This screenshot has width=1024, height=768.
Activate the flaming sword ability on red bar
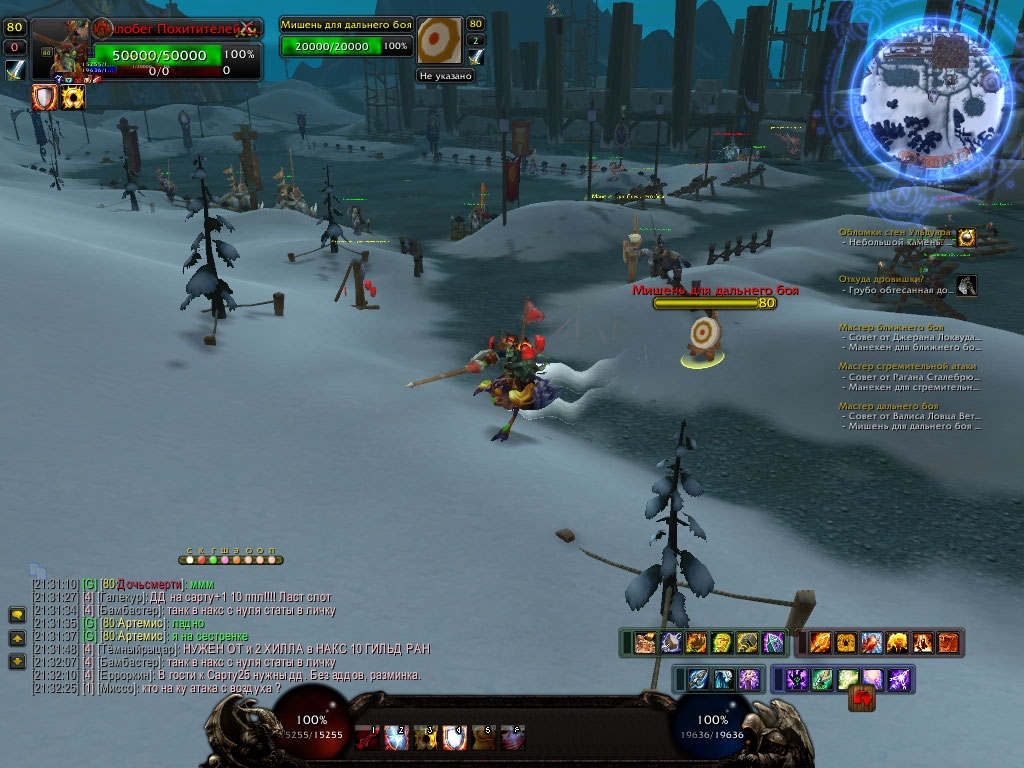click(x=820, y=642)
